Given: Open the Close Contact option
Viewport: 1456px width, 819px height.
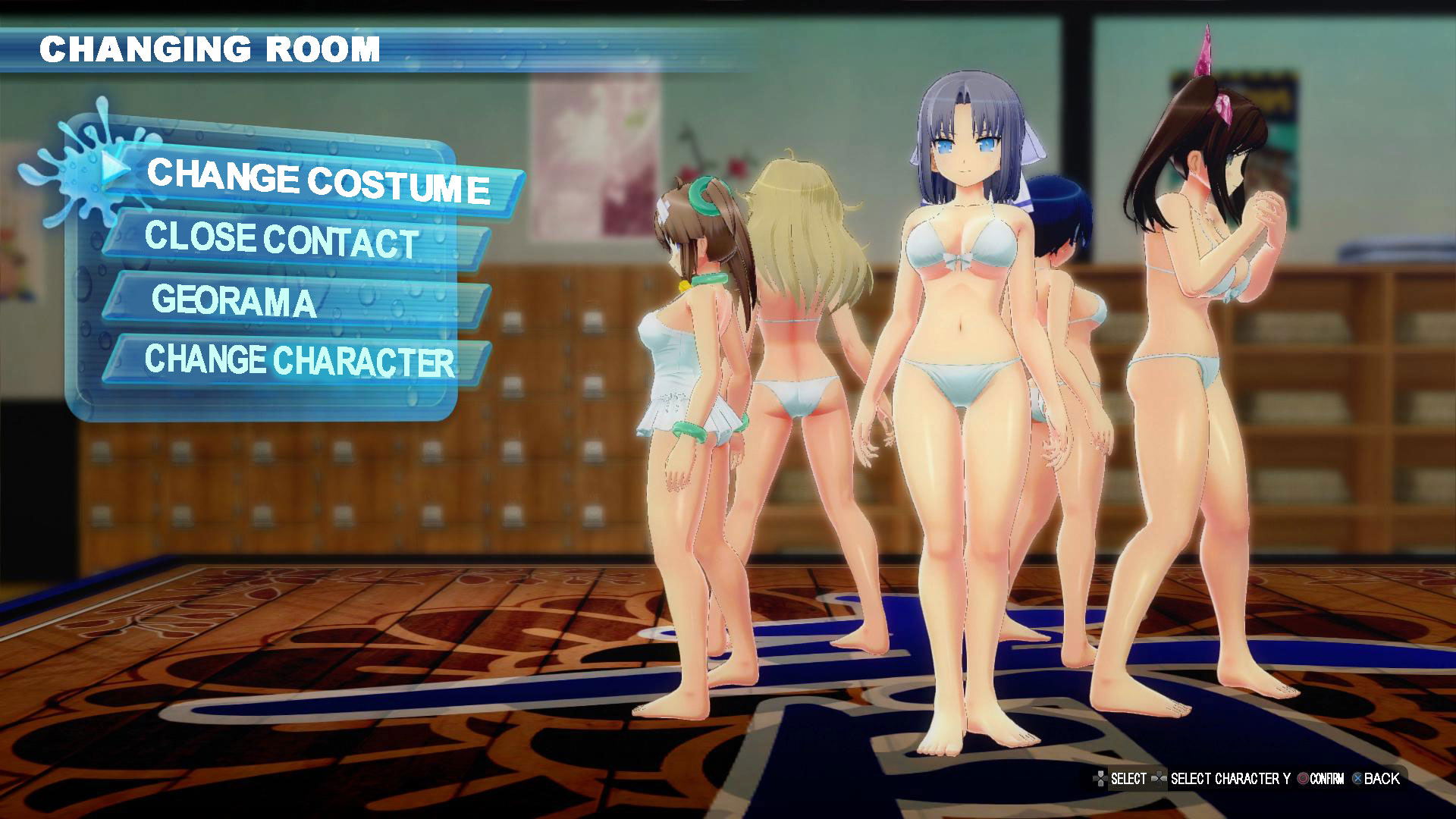Looking at the screenshot, I should point(281,240).
